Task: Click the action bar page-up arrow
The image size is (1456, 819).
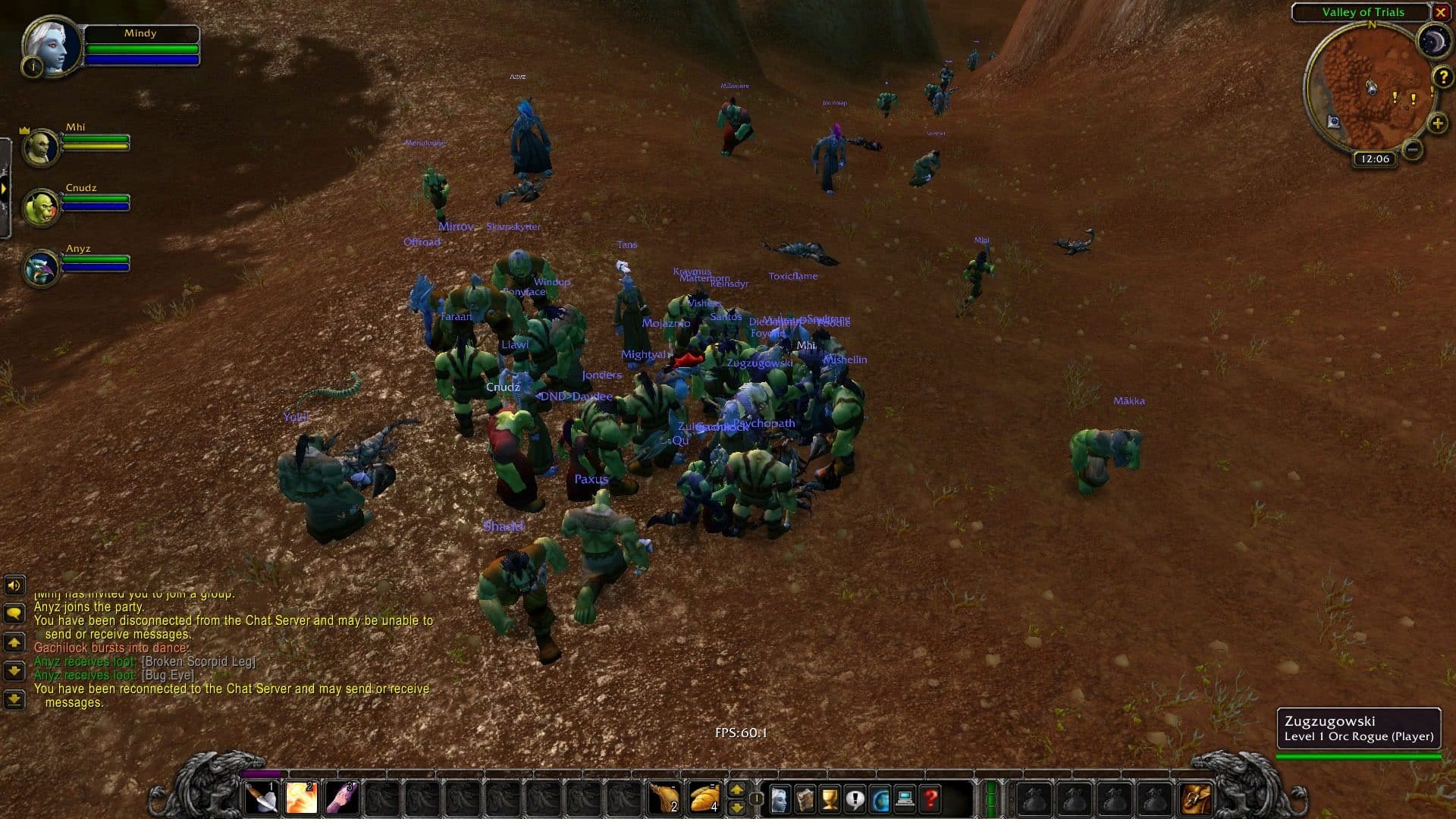Action: pos(736,789)
